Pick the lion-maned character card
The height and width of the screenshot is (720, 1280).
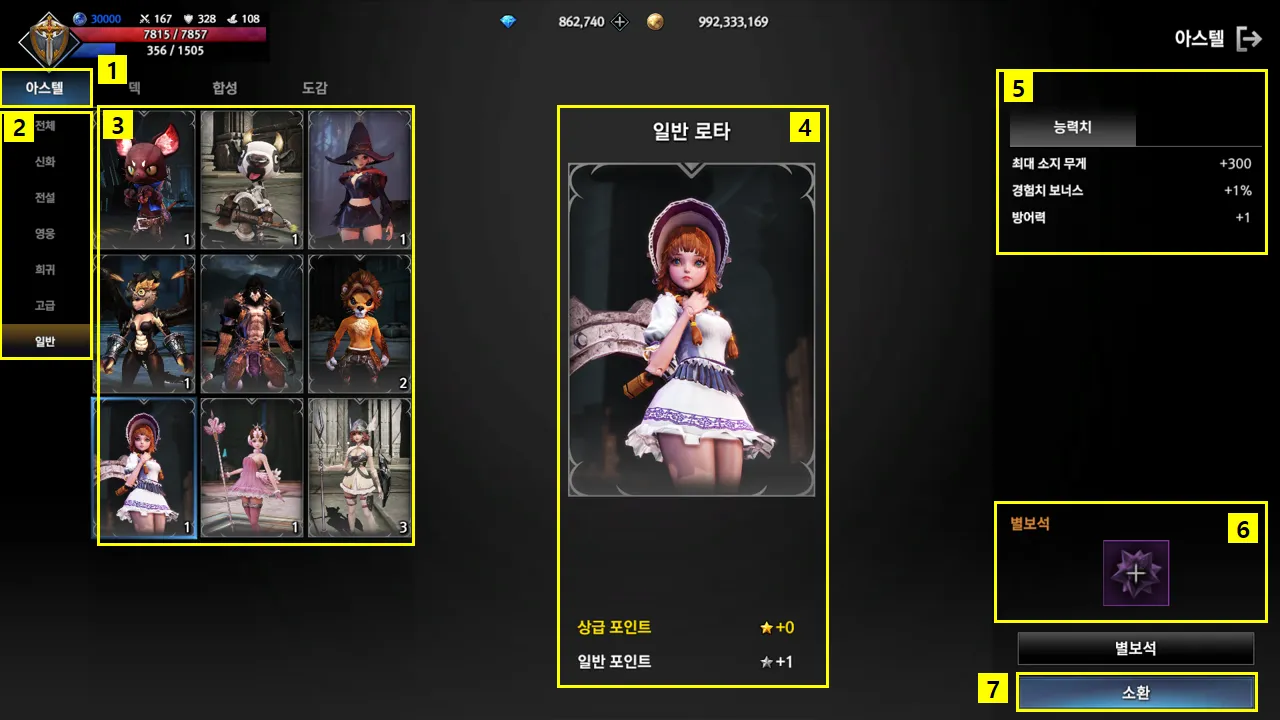pos(359,323)
